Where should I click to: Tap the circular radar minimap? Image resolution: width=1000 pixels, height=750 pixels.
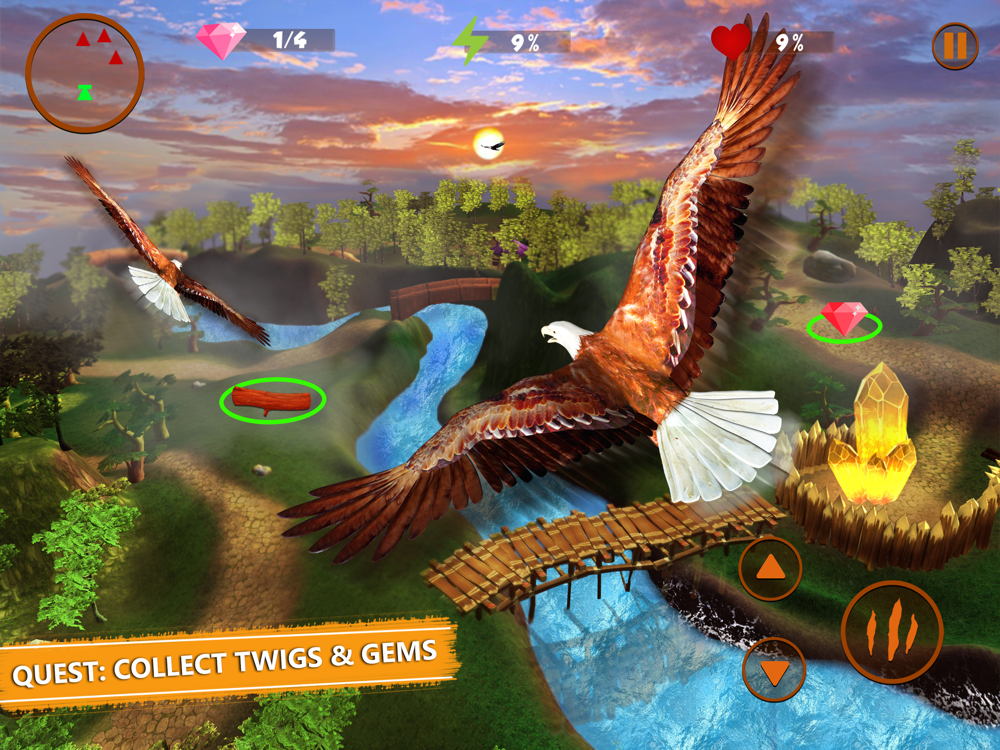(x=85, y=73)
